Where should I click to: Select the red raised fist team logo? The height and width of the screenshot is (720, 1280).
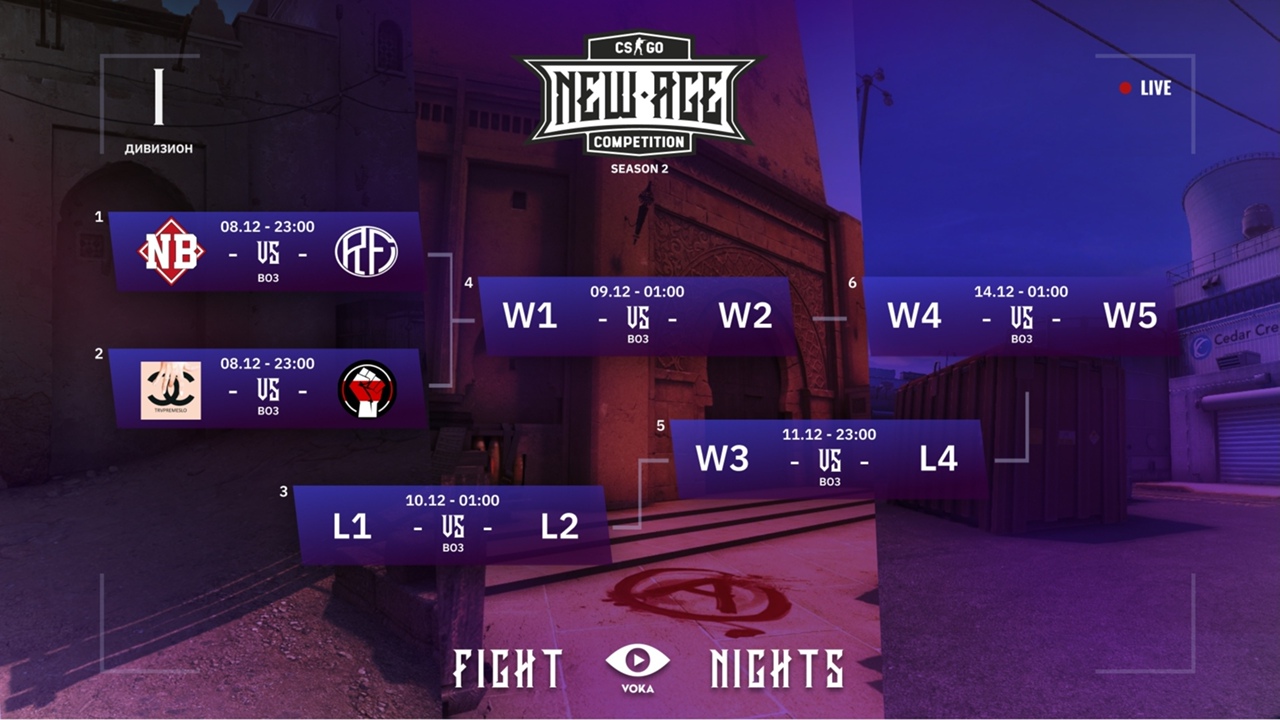pyautogui.click(x=367, y=389)
